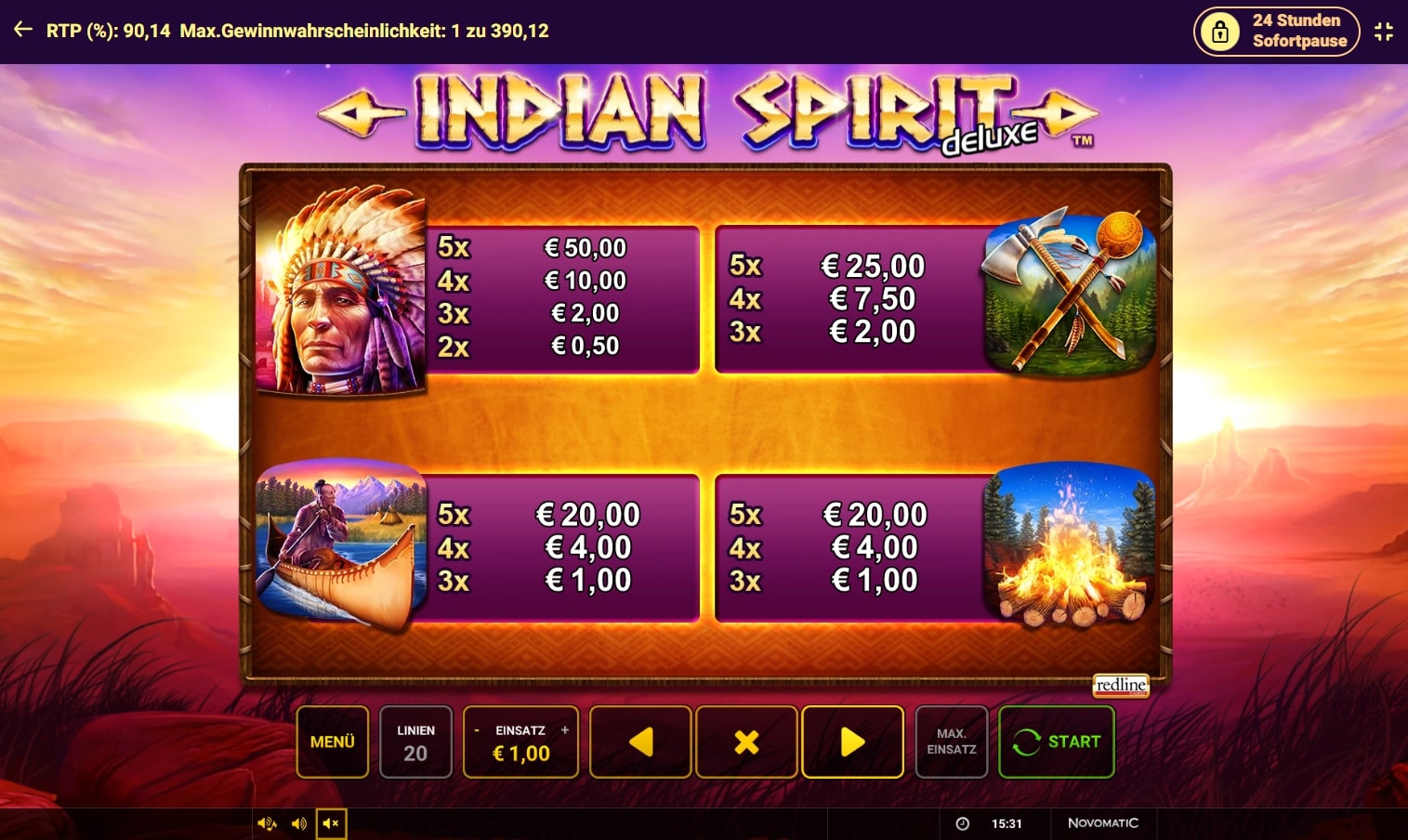Toggle the middle speaker sound option
Image resolution: width=1408 pixels, height=840 pixels.
click(x=298, y=823)
